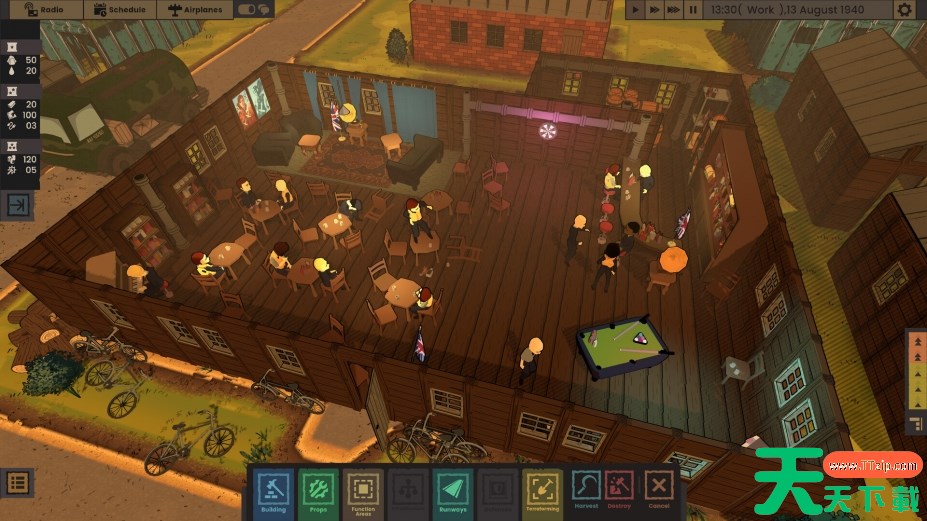The width and height of the screenshot is (927, 521).
Task: Choose triple fast-forward speed
Action: 674,9
